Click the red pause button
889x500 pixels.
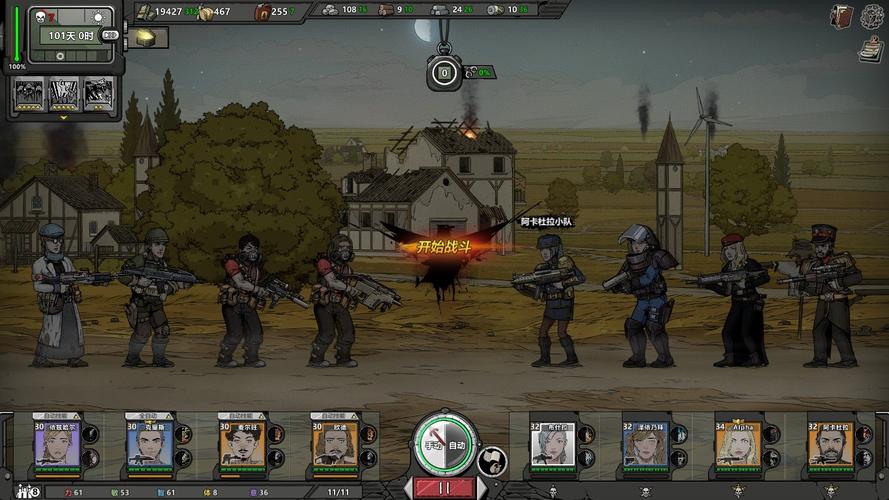click(442, 488)
